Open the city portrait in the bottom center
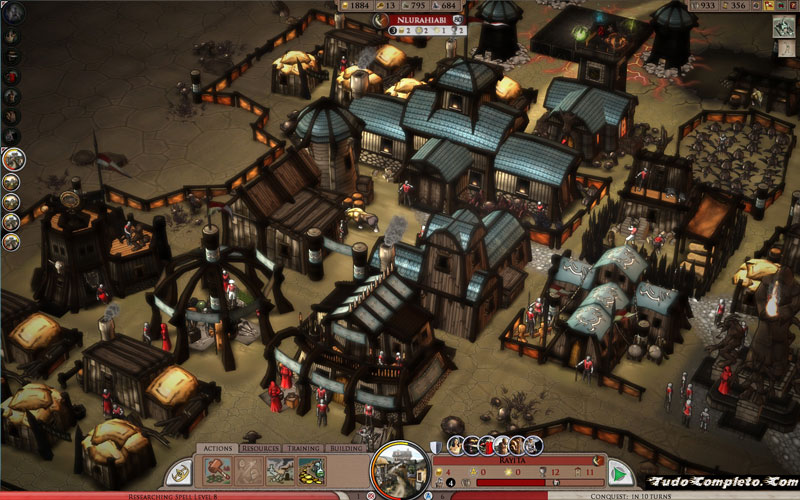This screenshot has height=500, width=800. point(400,470)
